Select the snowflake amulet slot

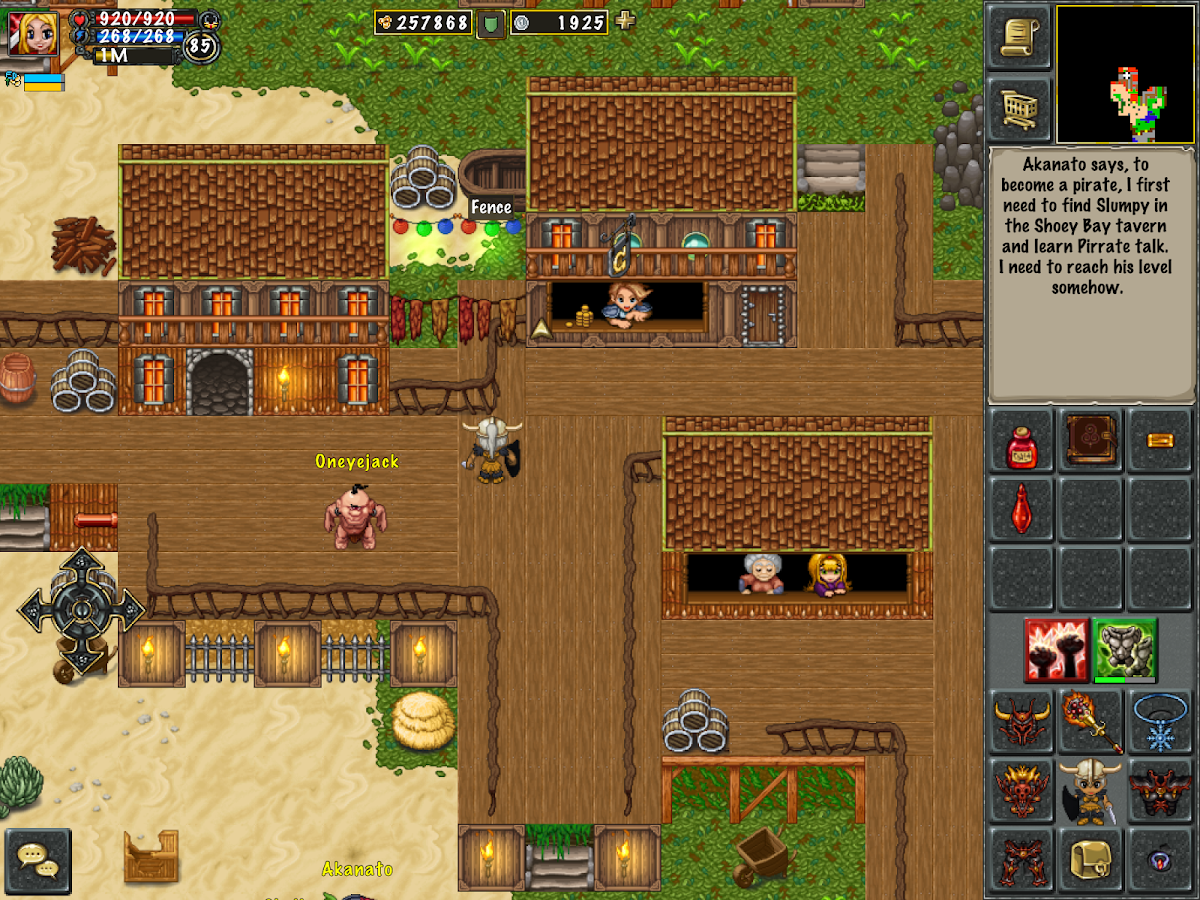[1160, 722]
